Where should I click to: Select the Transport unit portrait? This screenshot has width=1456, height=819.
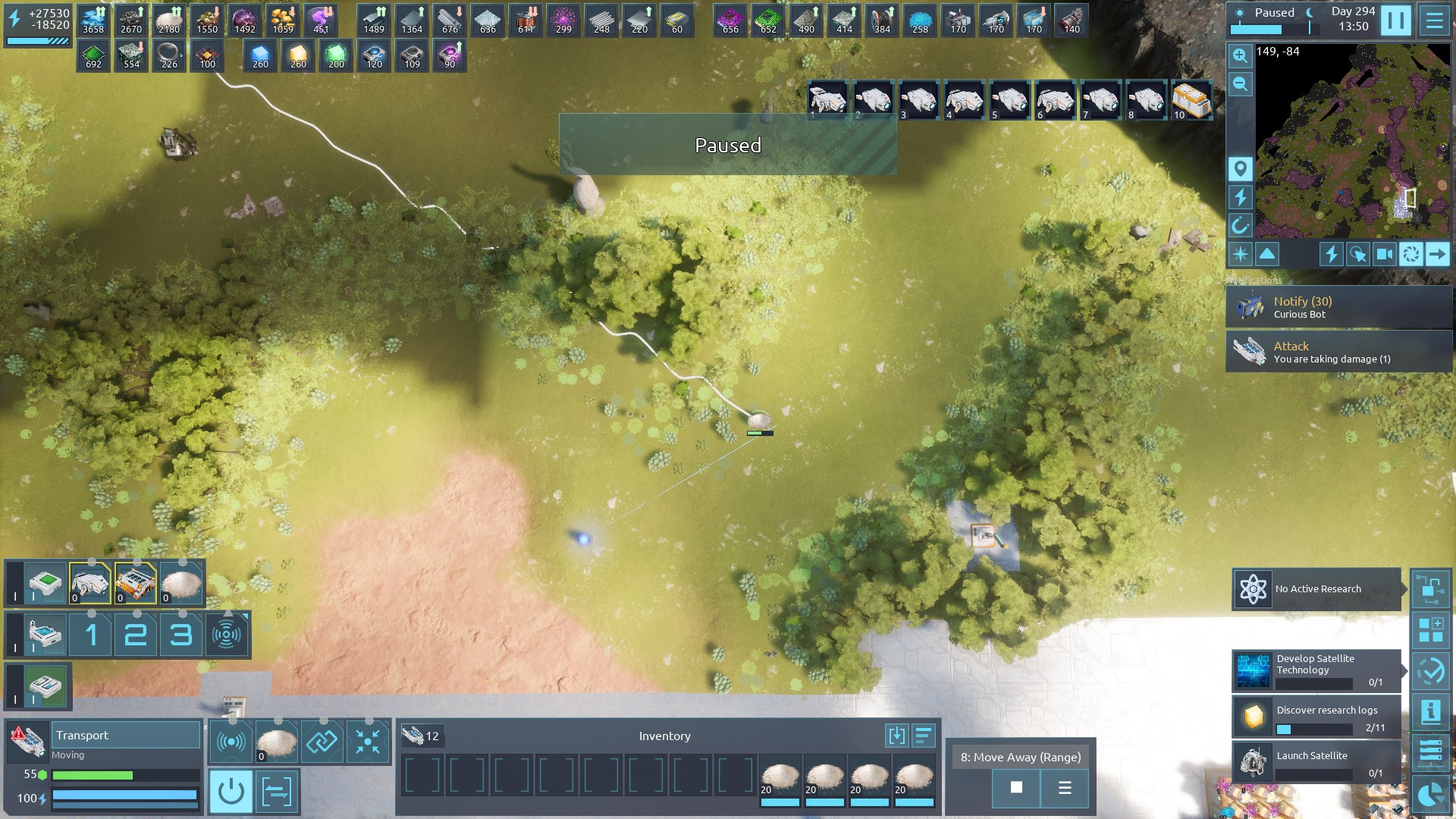[x=27, y=741]
